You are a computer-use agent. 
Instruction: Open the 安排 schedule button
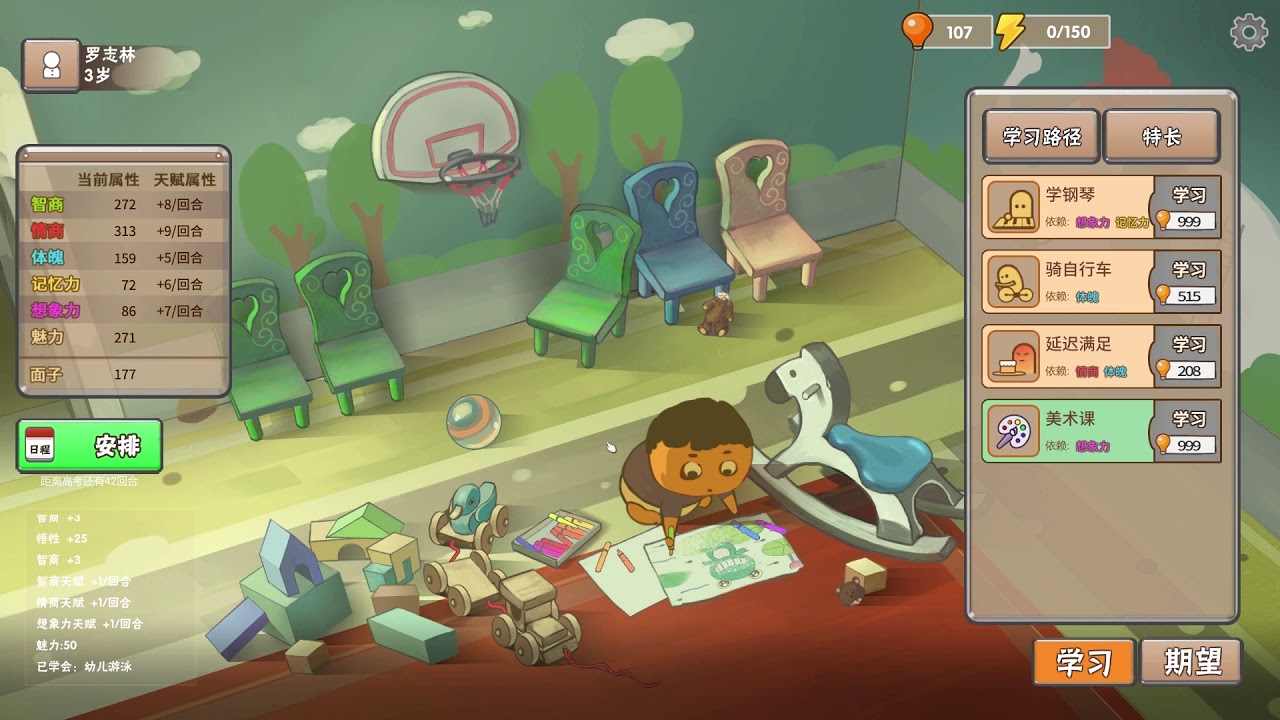[90, 446]
